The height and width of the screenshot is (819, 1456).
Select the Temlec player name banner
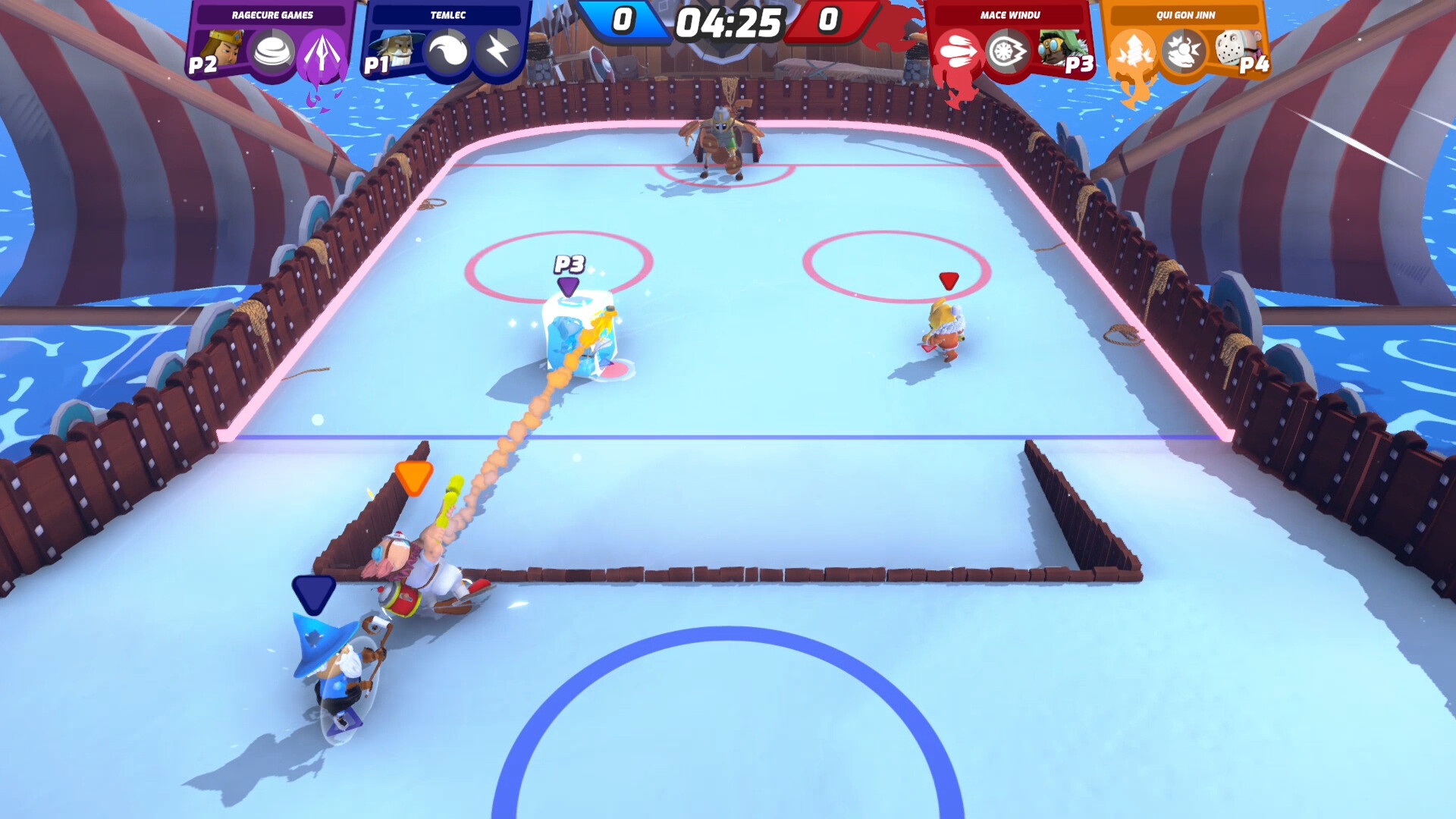click(447, 15)
